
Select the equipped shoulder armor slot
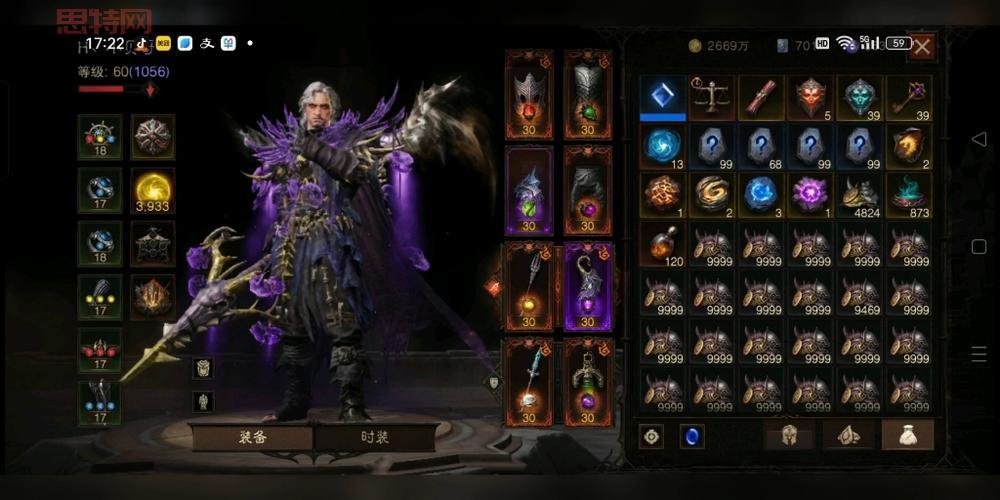tap(529, 190)
